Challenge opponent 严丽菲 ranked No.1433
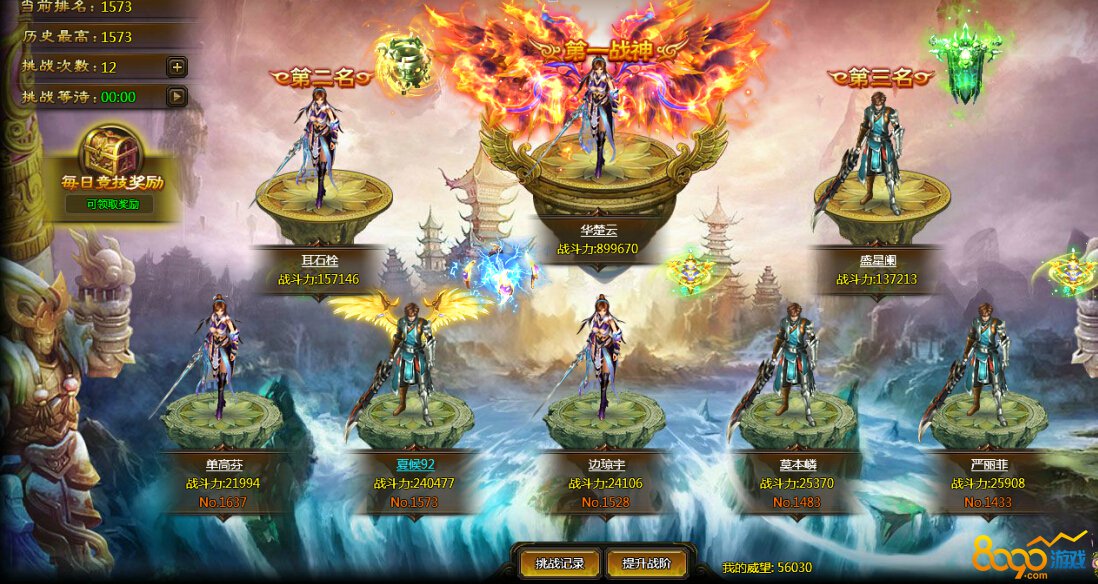The image size is (1098, 584). [x=982, y=360]
